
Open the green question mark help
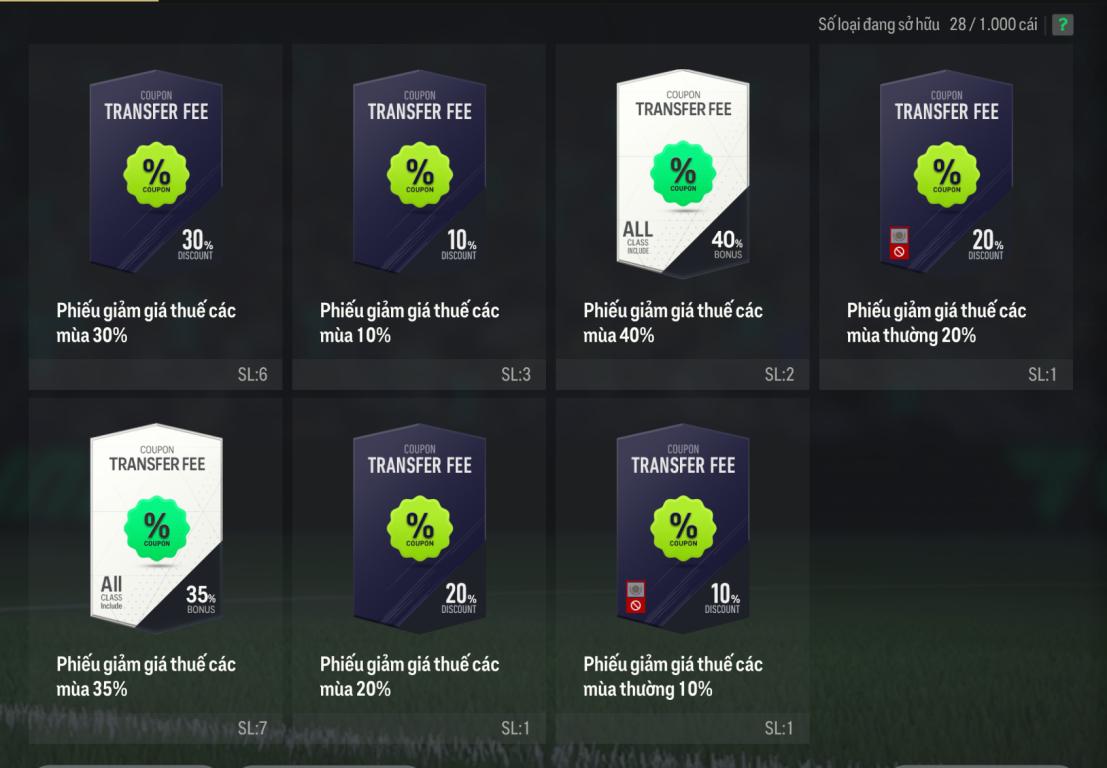(1061, 25)
